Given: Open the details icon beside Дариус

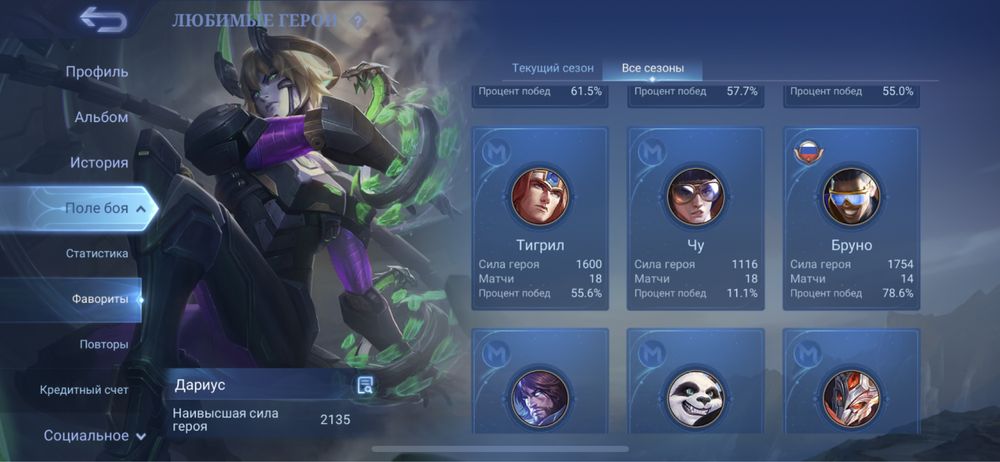Looking at the screenshot, I should (x=365, y=385).
